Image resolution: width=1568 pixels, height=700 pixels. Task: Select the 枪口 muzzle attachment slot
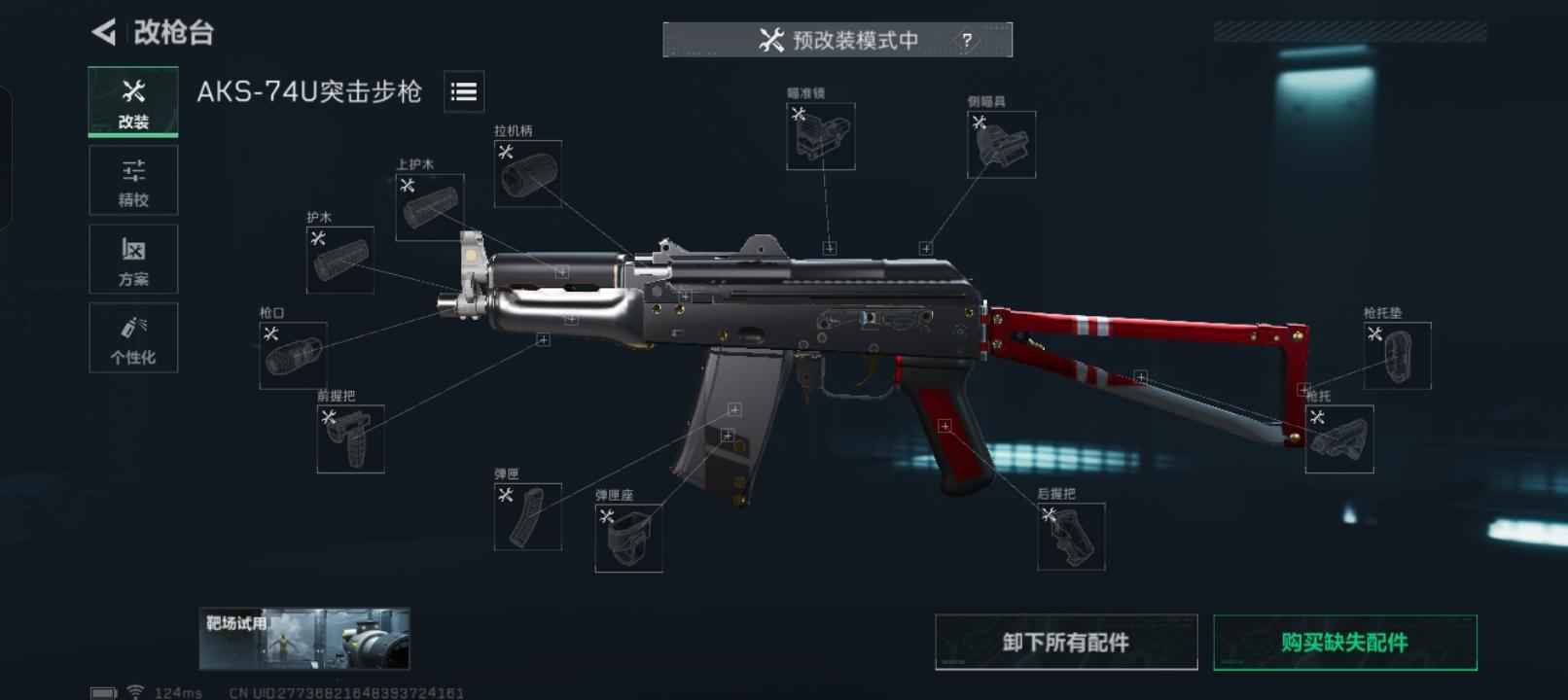point(292,353)
